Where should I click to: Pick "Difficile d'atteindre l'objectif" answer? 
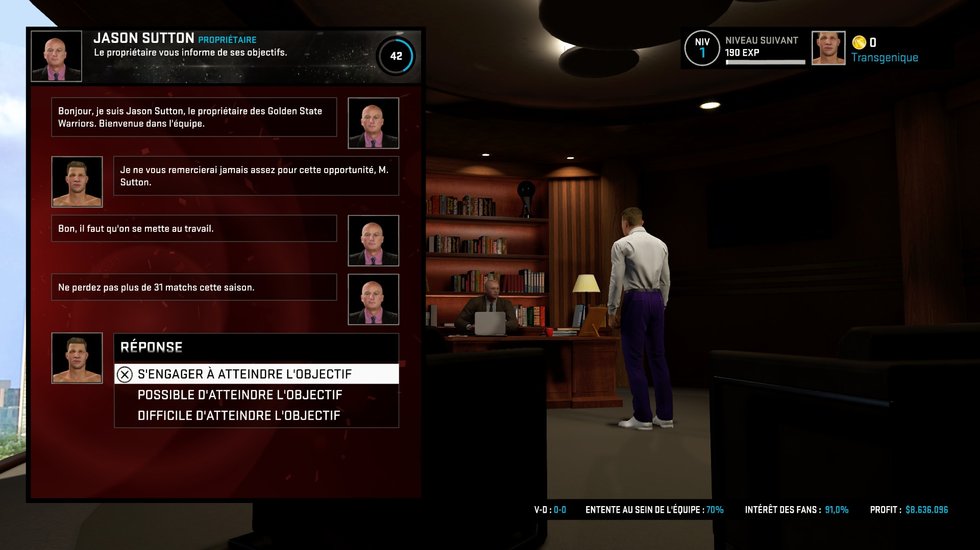point(238,415)
